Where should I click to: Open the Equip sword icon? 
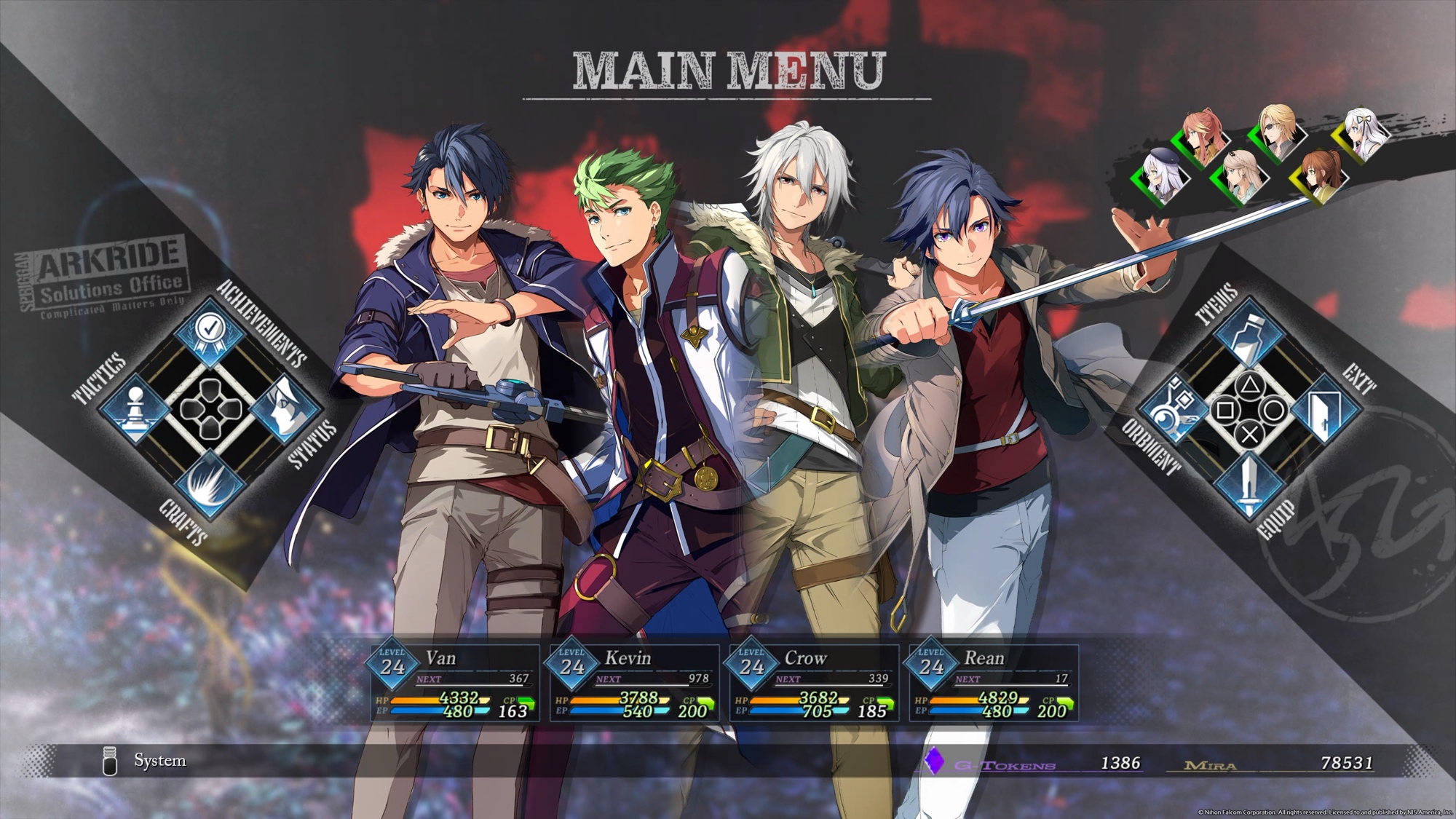1249,483
